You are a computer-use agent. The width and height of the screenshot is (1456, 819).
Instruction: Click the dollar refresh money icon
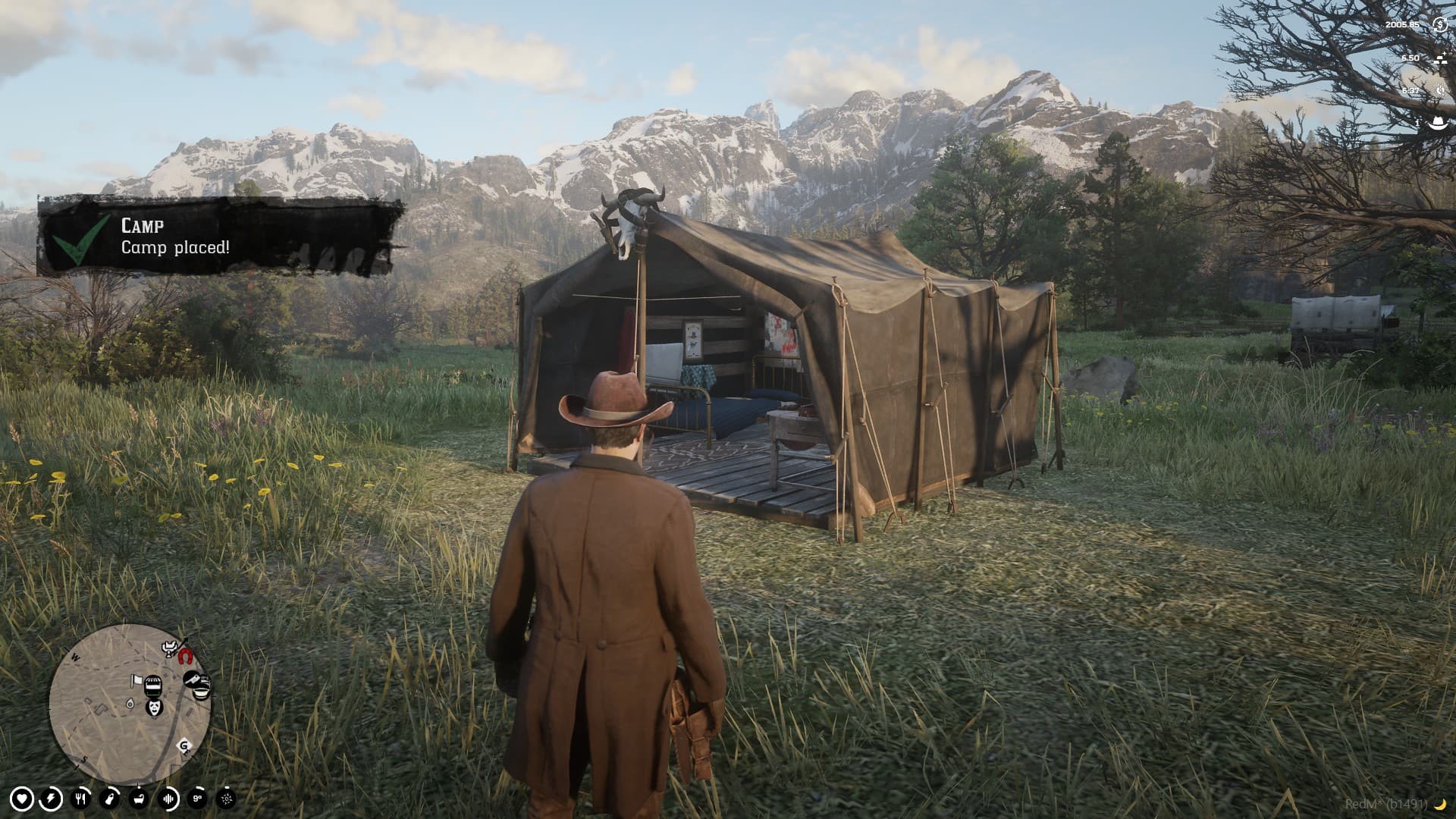[x=1440, y=25]
